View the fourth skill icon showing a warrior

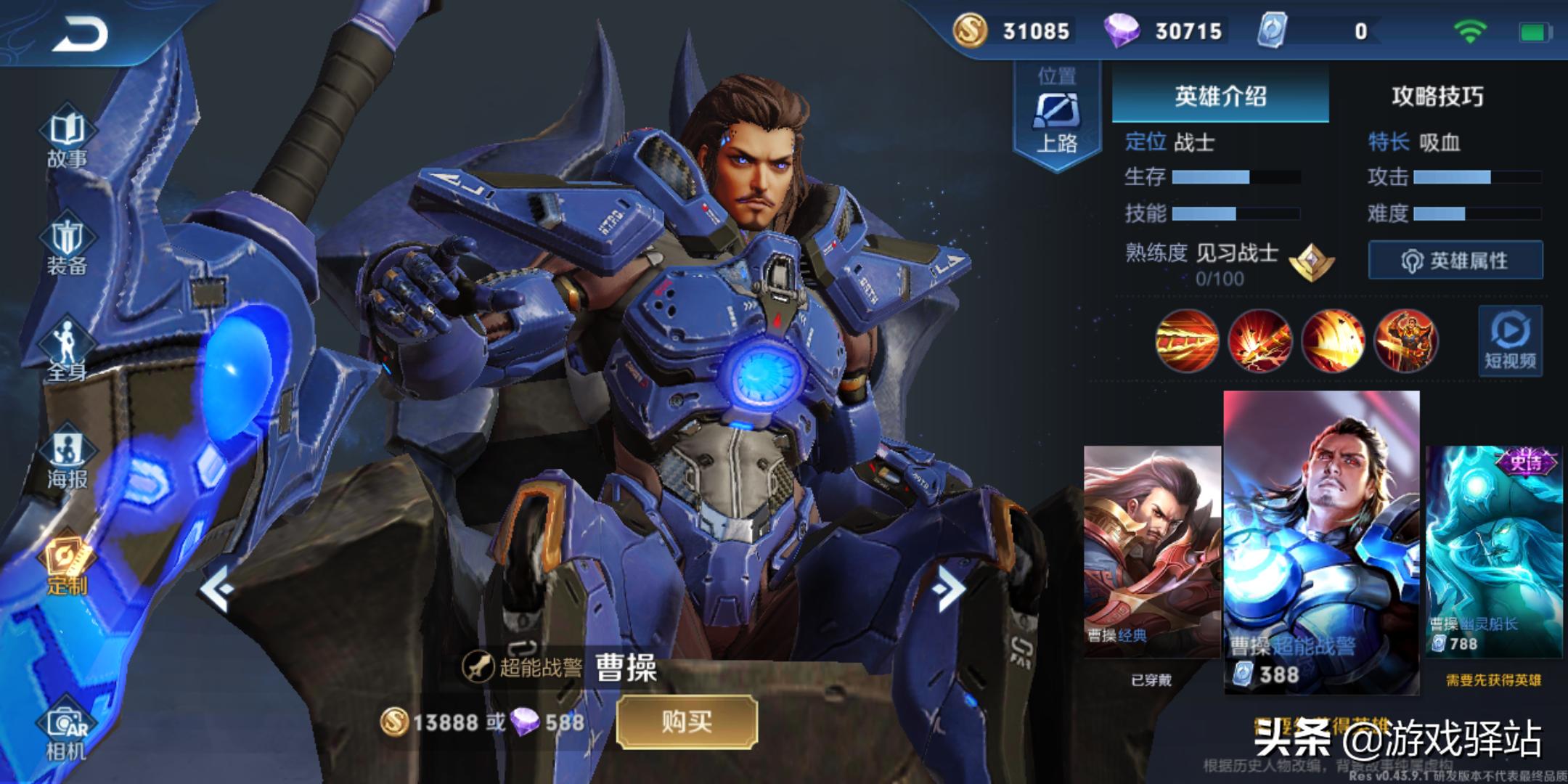click(1405, 340)
